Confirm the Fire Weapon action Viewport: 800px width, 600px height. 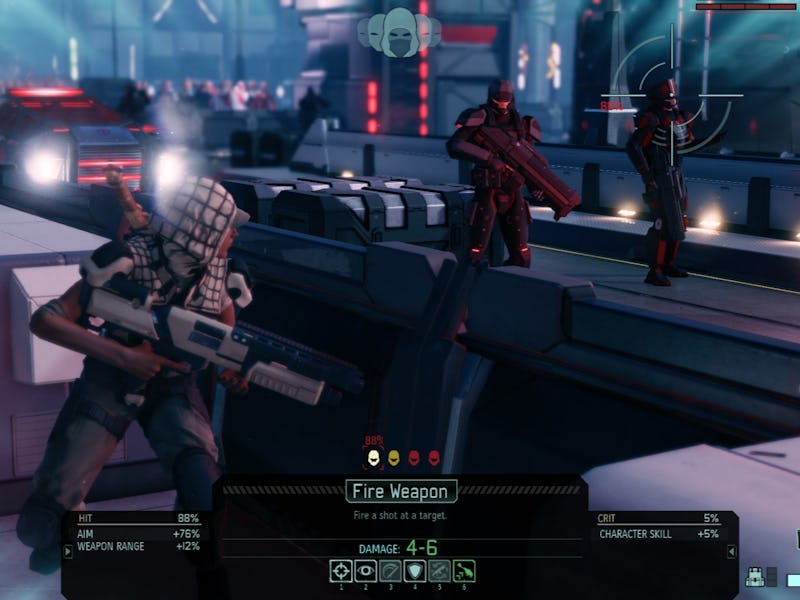402,491
